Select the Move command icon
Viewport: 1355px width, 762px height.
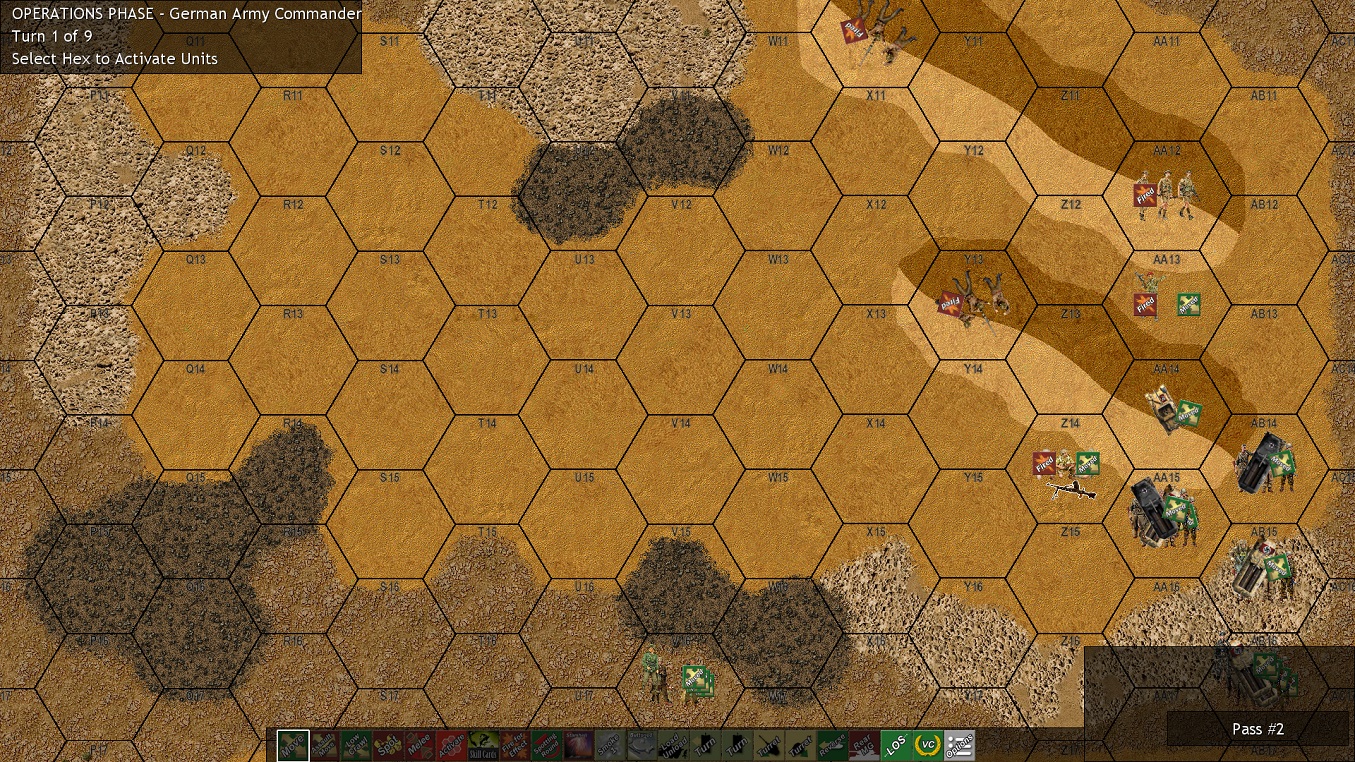(x=293, y=745)
